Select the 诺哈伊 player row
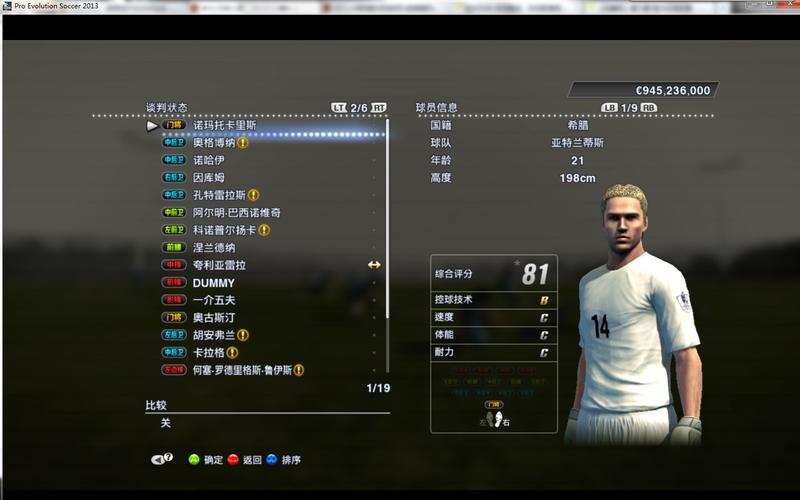800x500 pixels. (208, 160)
